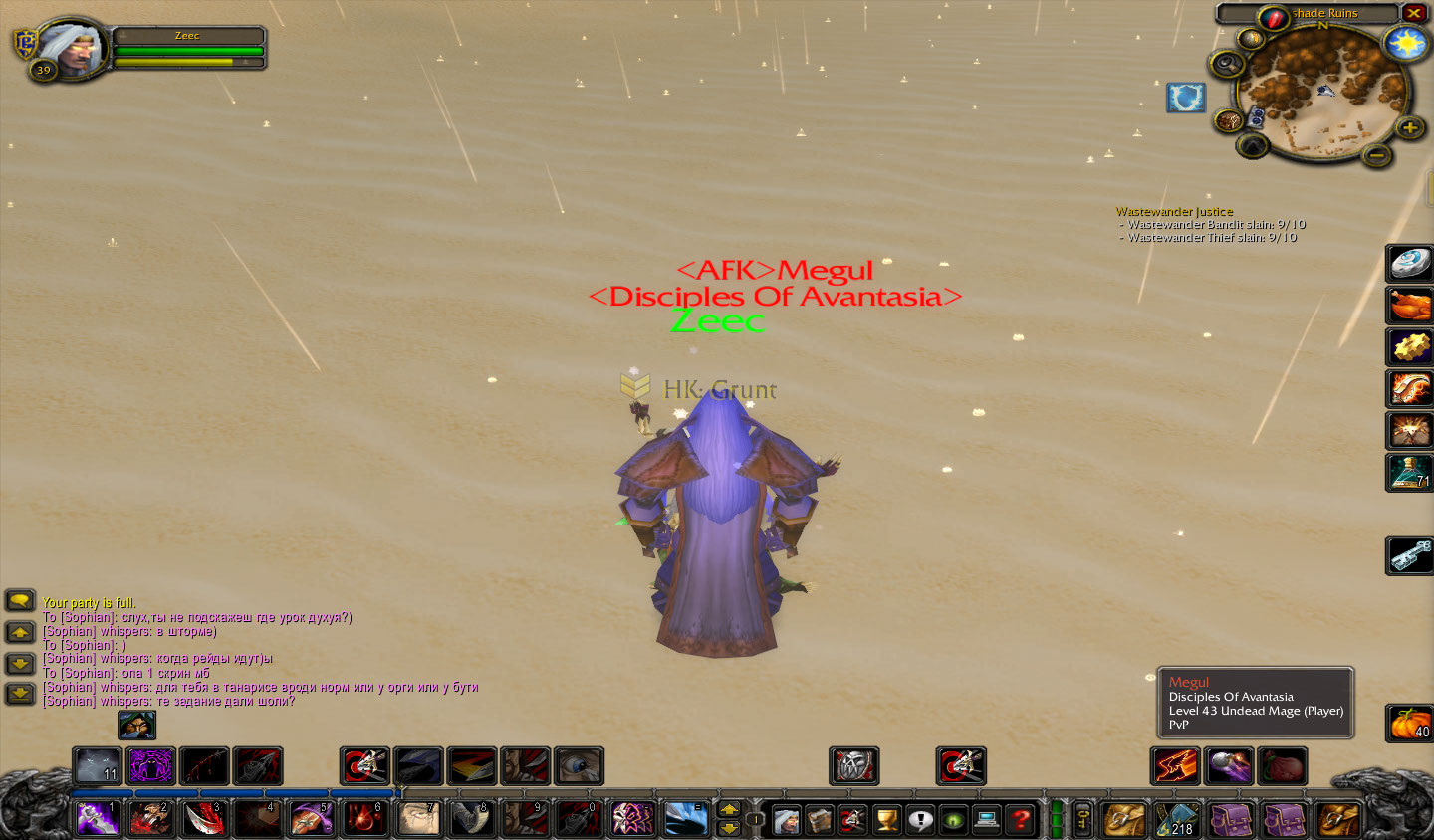The image size is (1434, 840).
Task: Use the pumpkin item with count 40
Action: point(1409,723)
